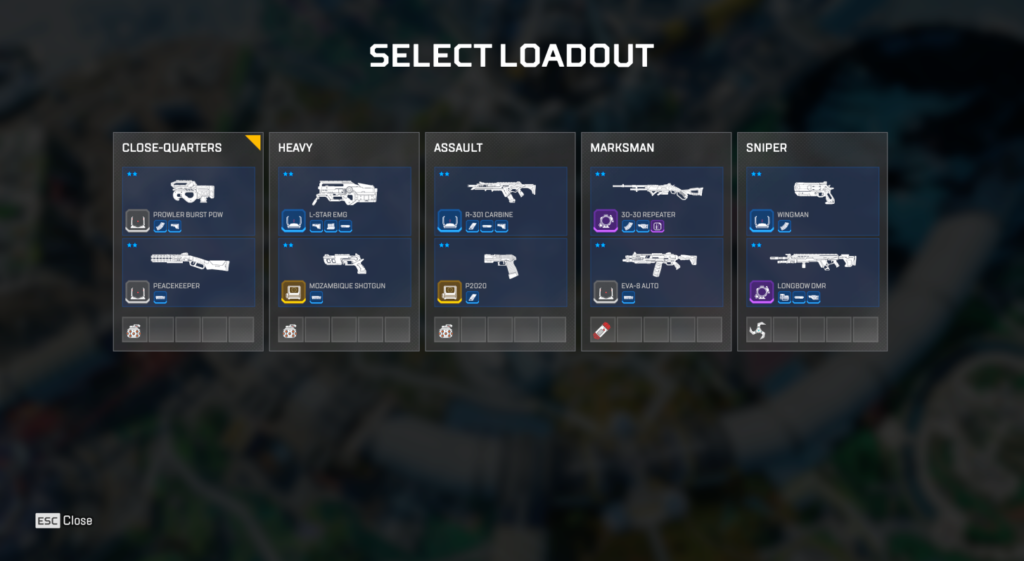This screenshot has width=1024, height=561.
Task: Select the Longbow DMR sniper slot
Action: coord(812,272)
